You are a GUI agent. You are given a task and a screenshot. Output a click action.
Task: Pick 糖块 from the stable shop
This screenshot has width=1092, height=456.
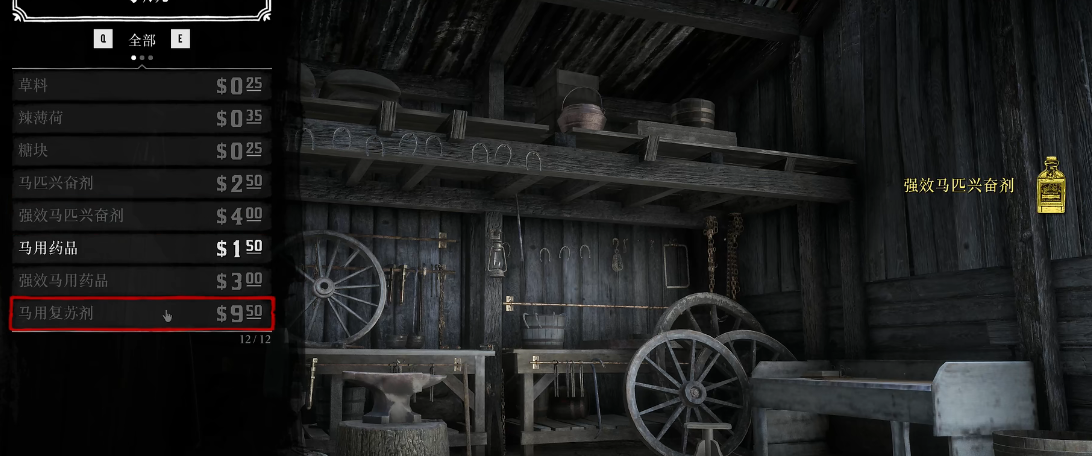pos(140,150)
